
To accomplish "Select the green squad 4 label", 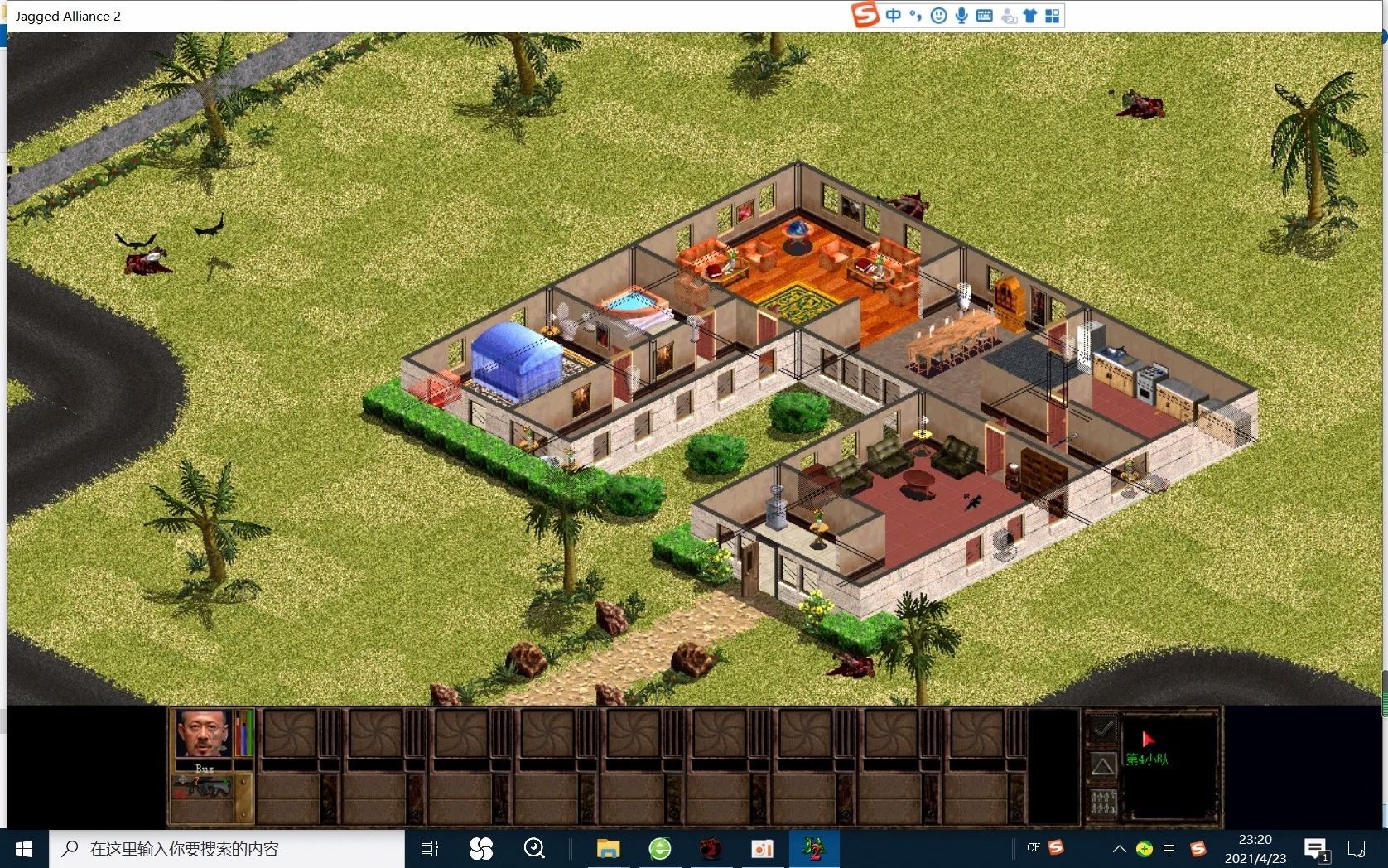I will tap(1147, 759).
